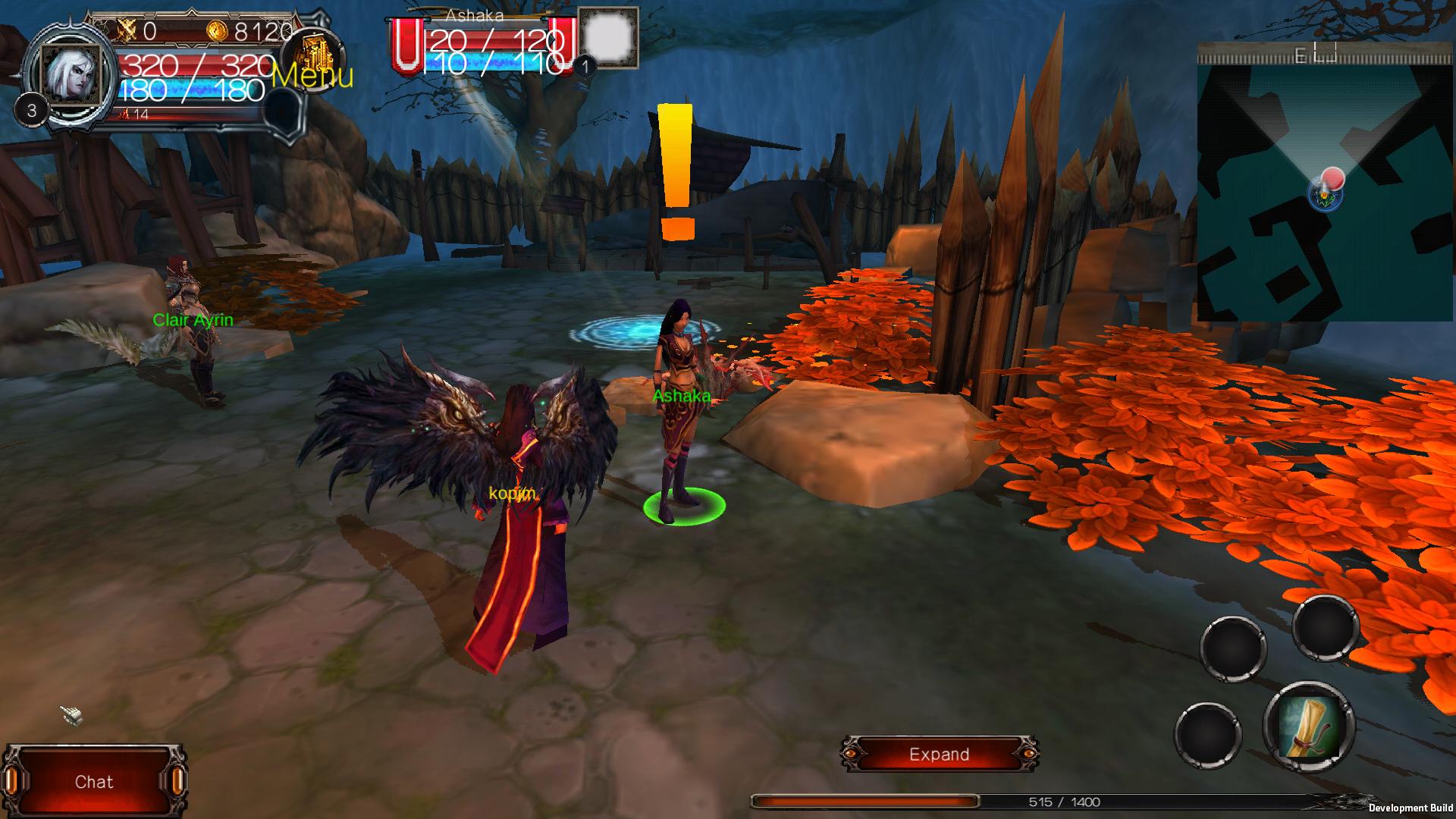
Task: Click the Expand button
Action: click(939, 755)
